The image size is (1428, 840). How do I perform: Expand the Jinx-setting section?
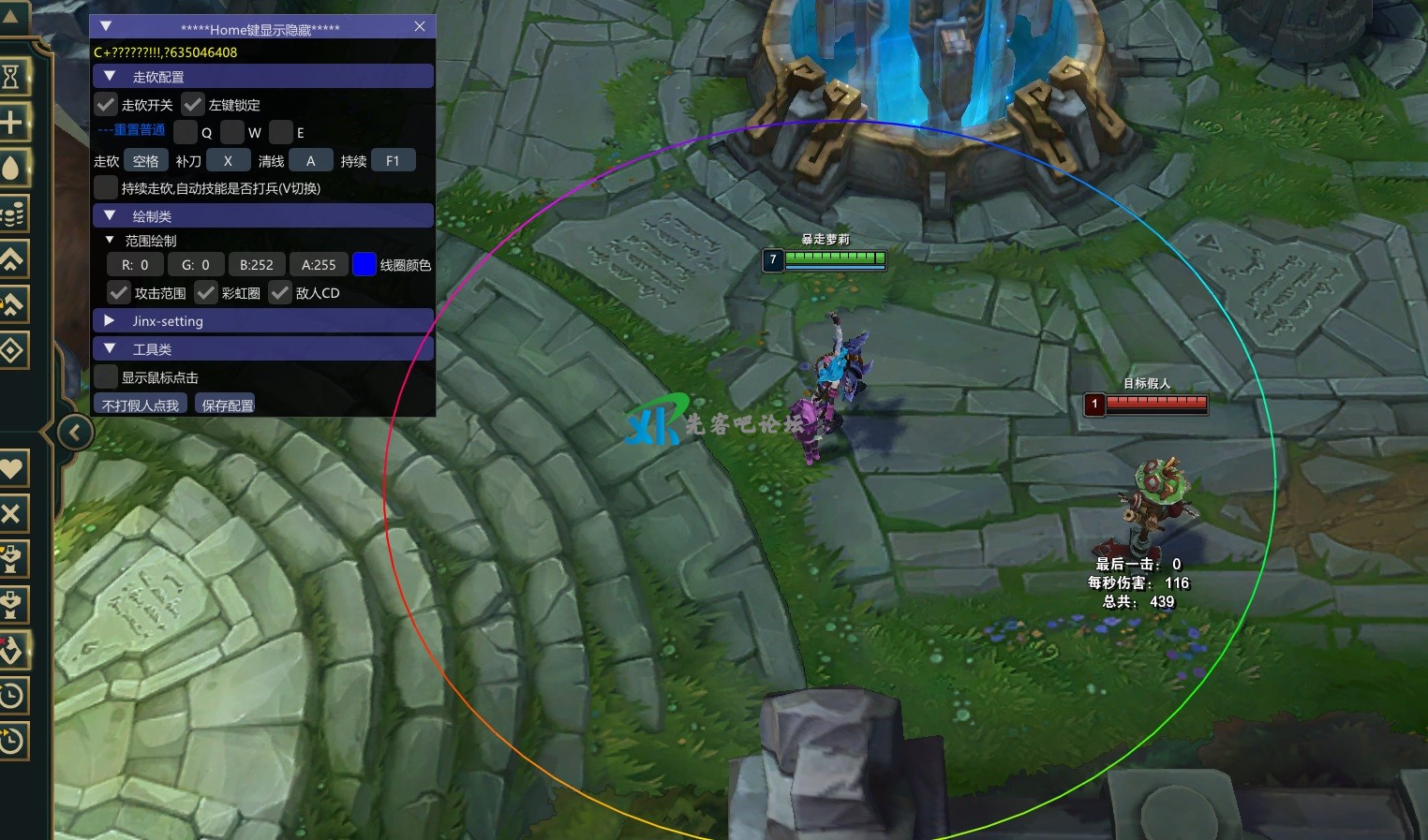point(110,321)
